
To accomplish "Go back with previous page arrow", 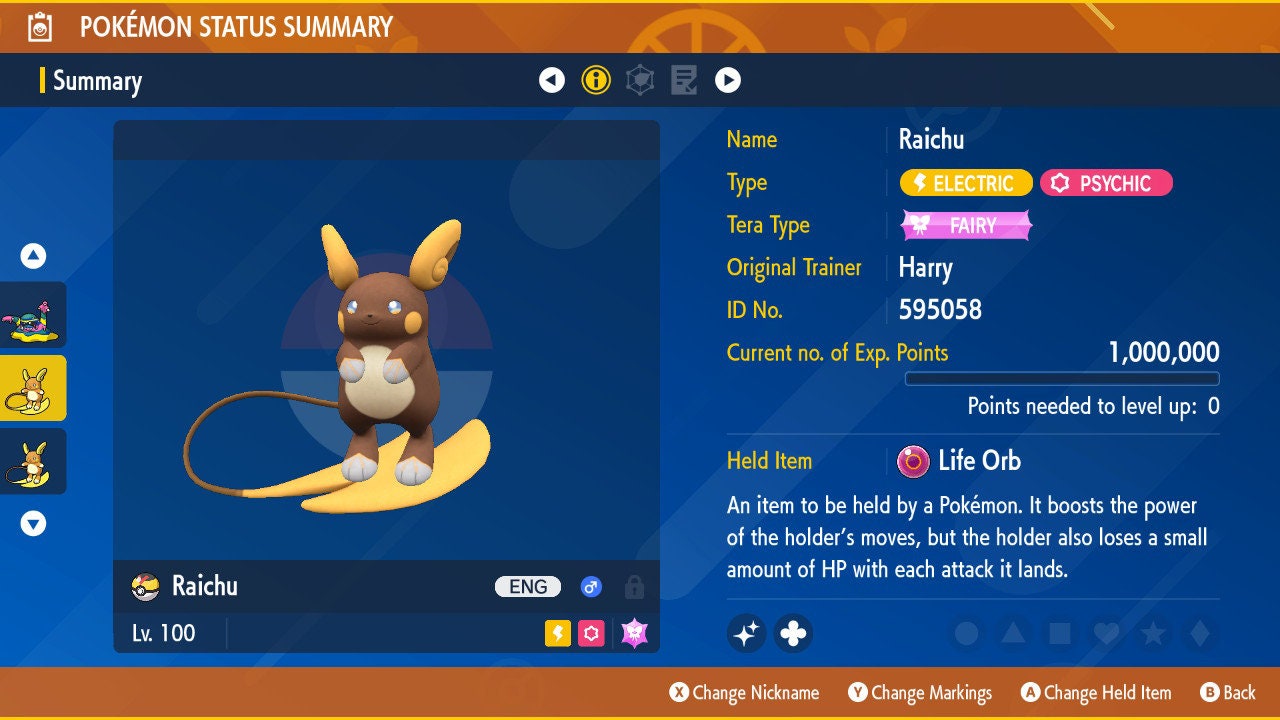I will tap(553, 79).
